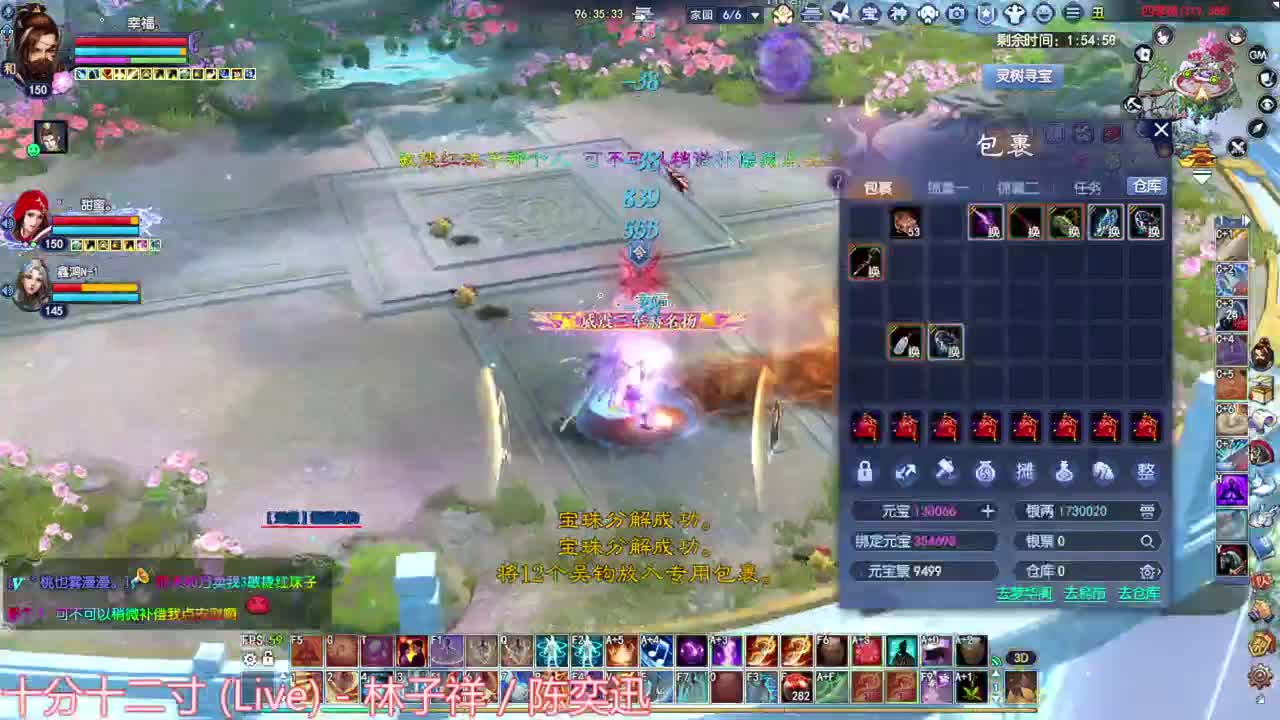This screenshot has height=720, width=1280.
Task: Click the 摊 stall icon in the bag toolbar
Action: click(x=1025, y=472)
